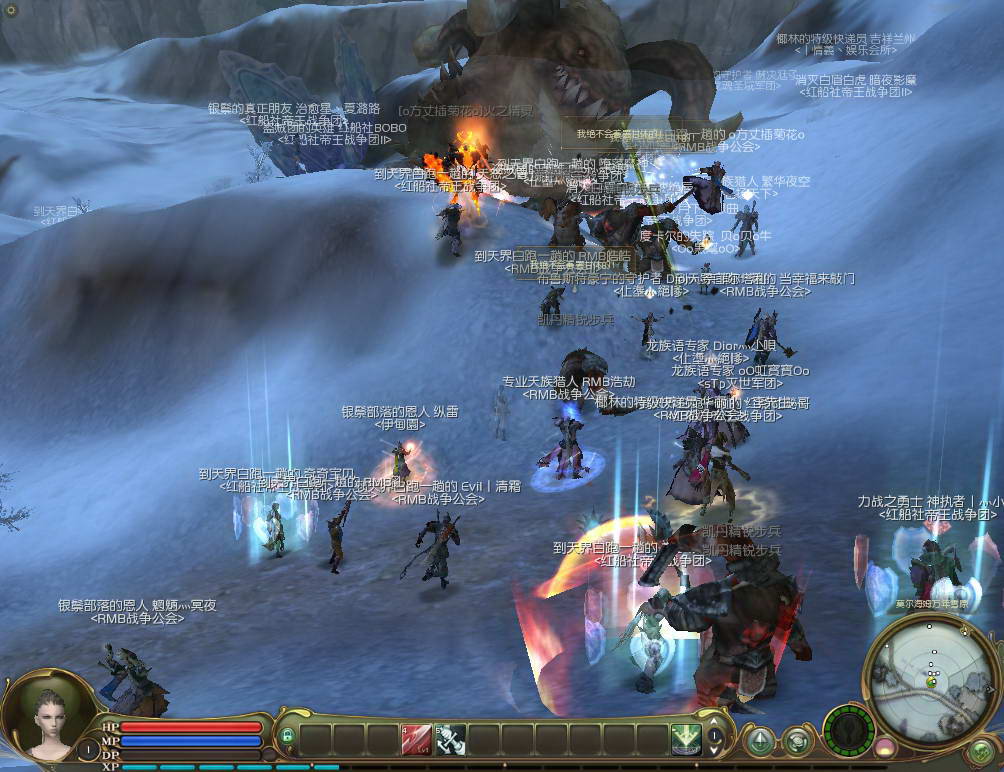Click the small pink orb button
Screen dimensions: 1004x772
(885, 746)
